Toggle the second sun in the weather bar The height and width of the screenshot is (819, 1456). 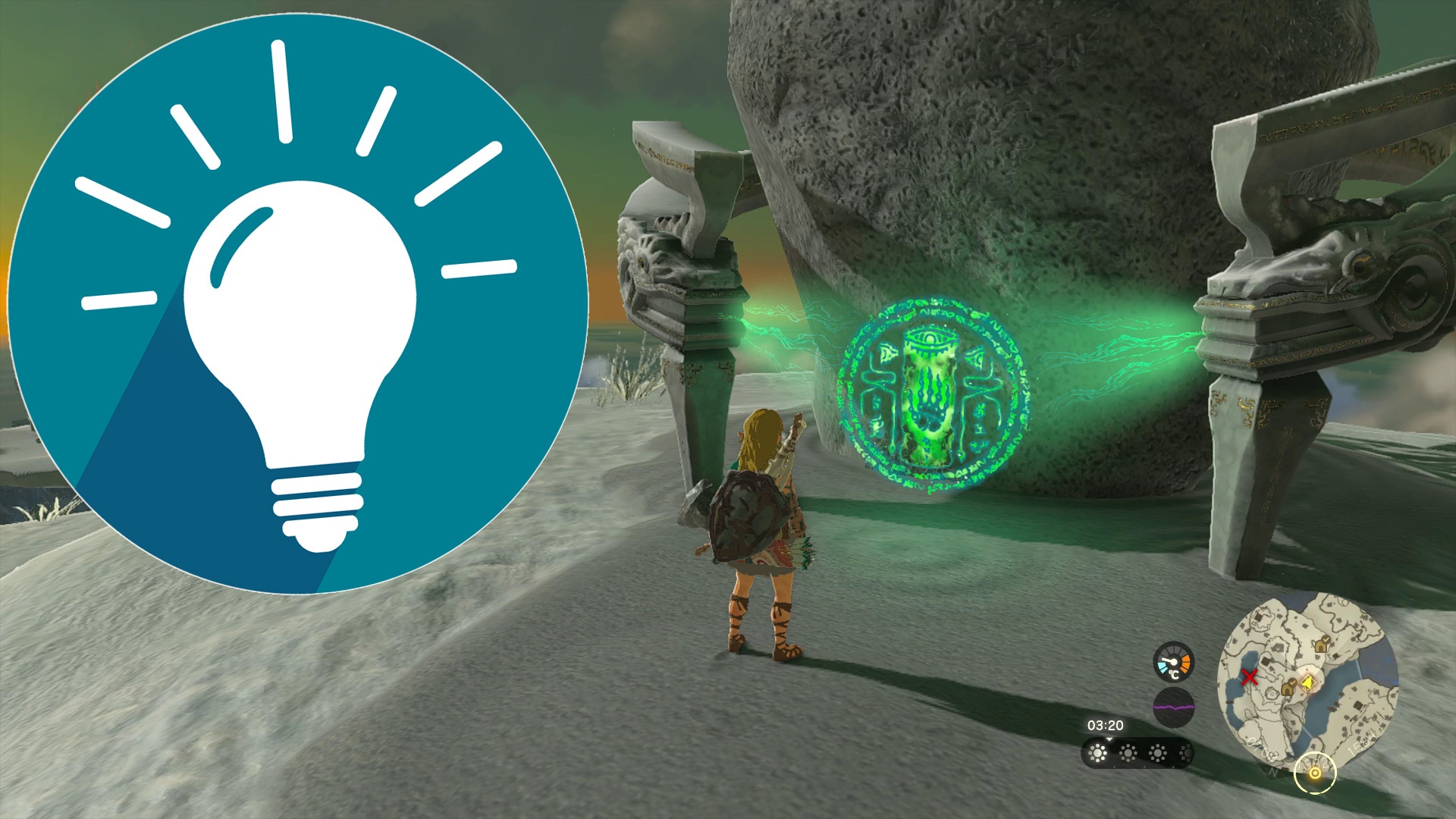tap(1128, 753)
